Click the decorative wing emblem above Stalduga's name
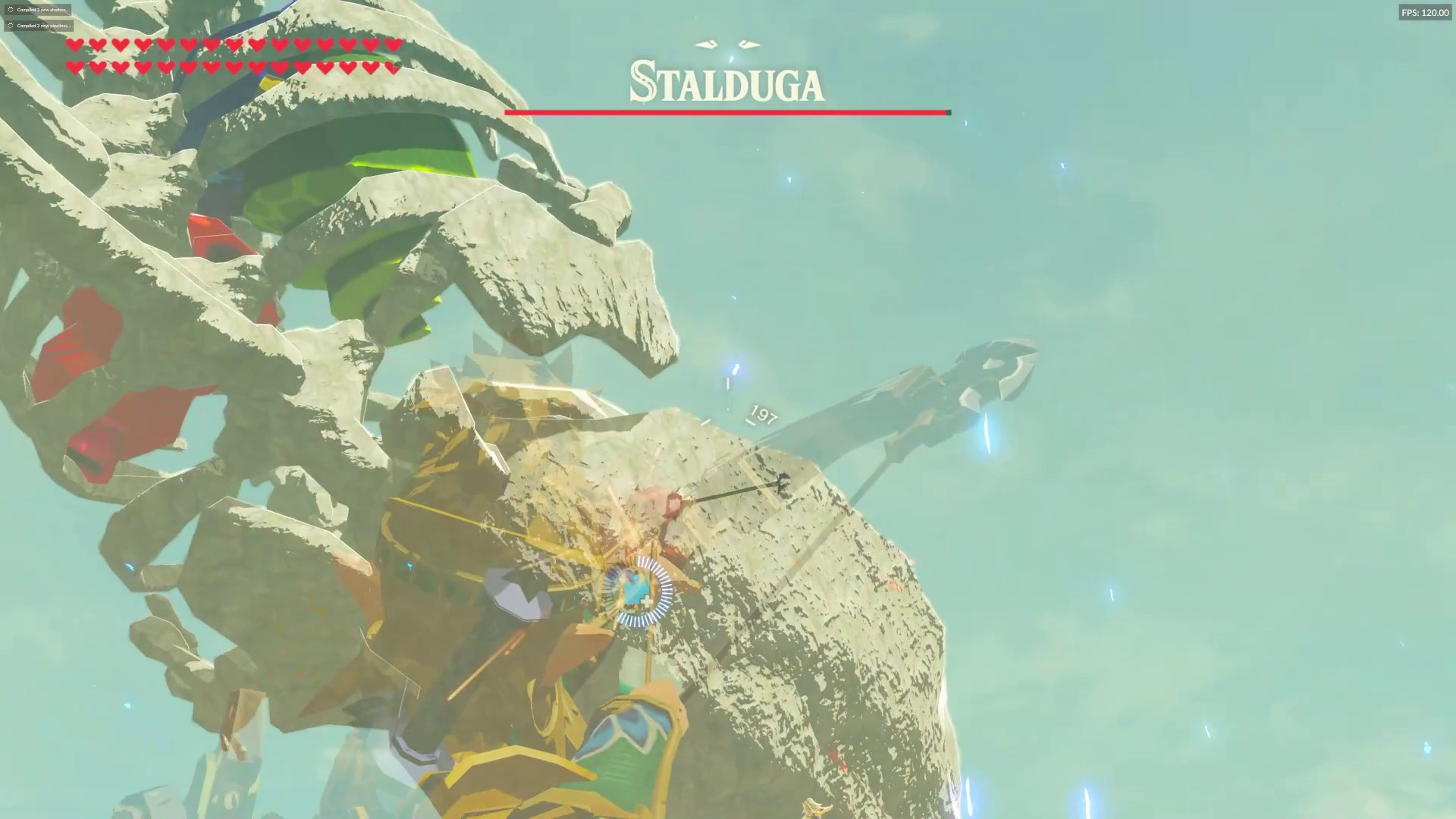Screen dimensions: 1456x819 pyautogui.click(x=726, y=42)
